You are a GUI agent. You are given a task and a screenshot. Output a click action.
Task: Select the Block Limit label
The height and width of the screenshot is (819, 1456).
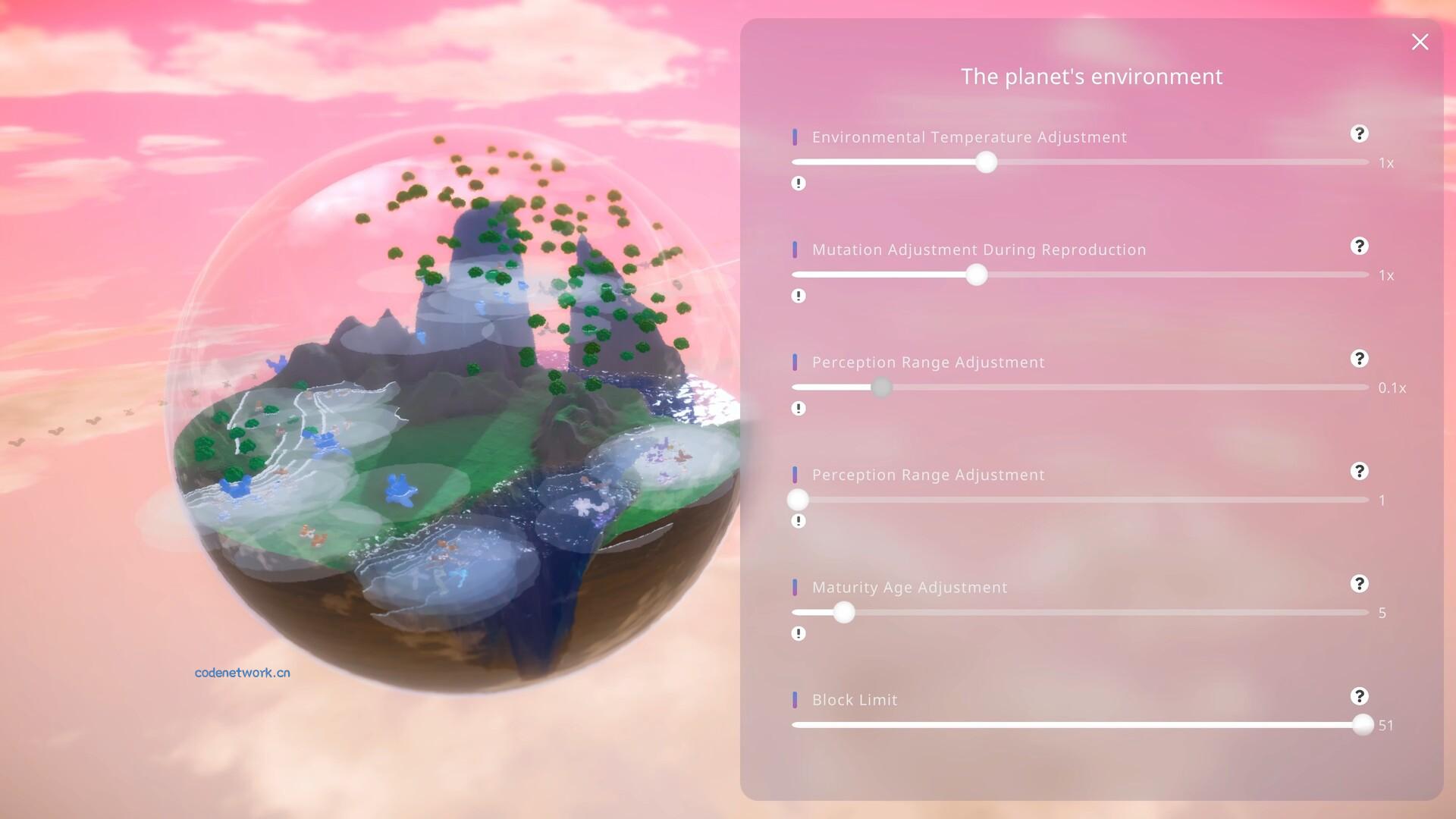coord(855,700)
